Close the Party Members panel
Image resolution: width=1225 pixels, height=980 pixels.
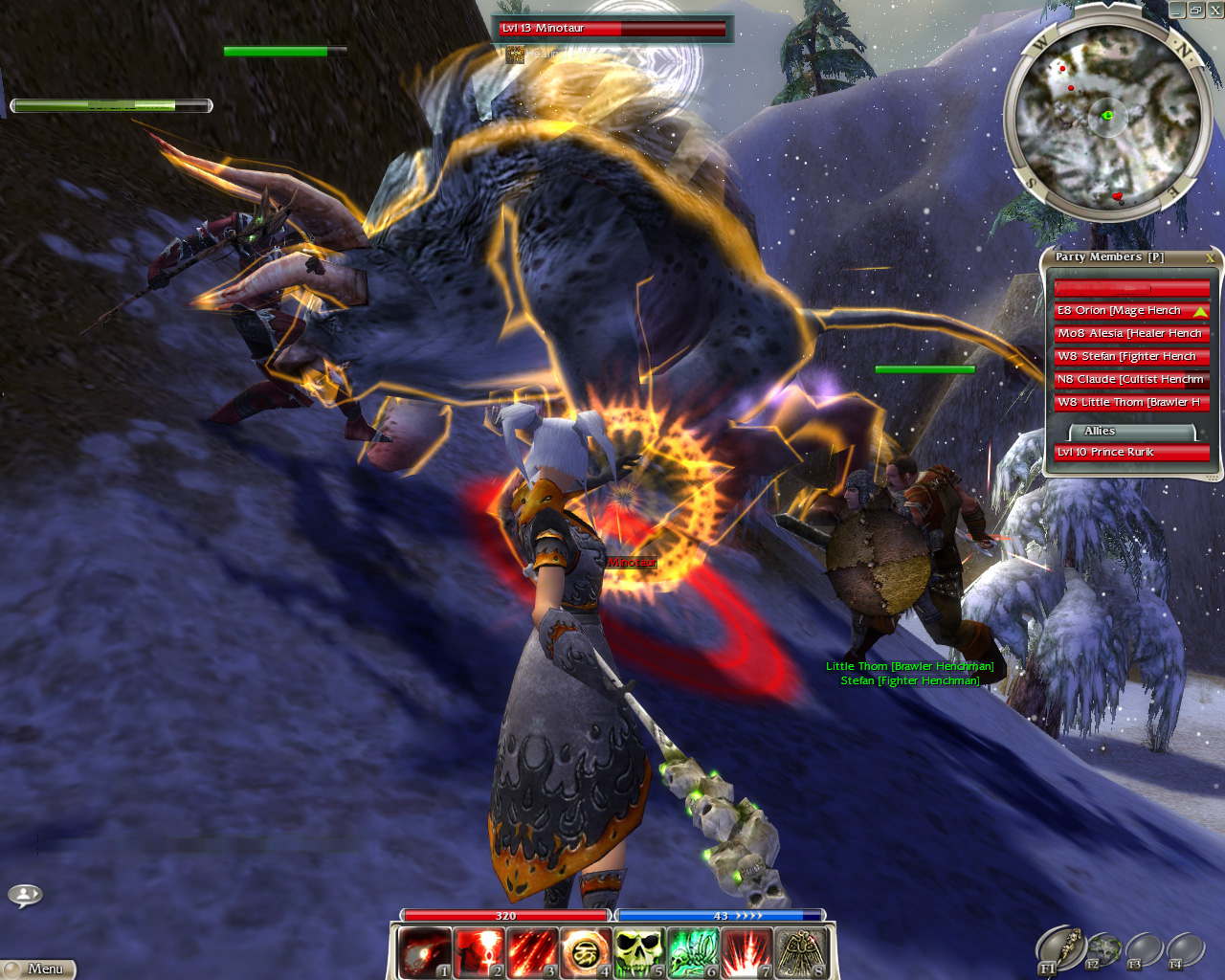1210,258
